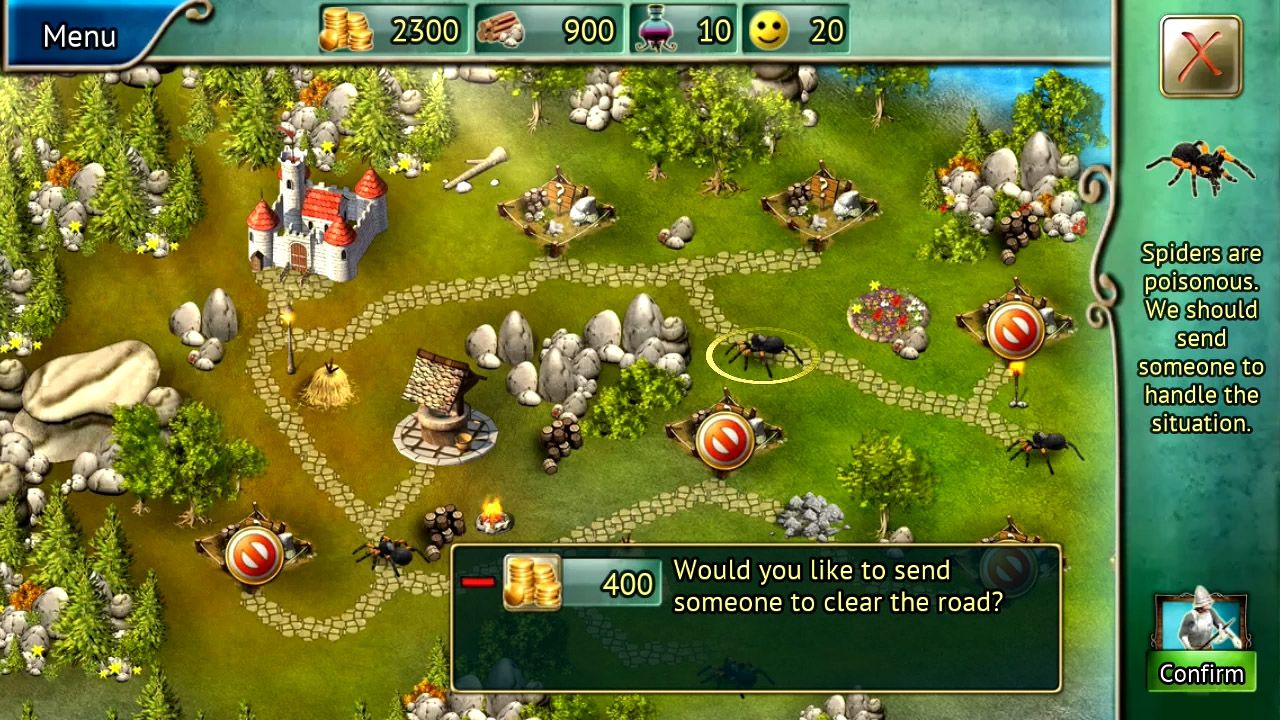The width and height of the screenshot is (1280, 720).
Task: Click the coin stack icon in the cost dialog
Action: coord(533,582)
